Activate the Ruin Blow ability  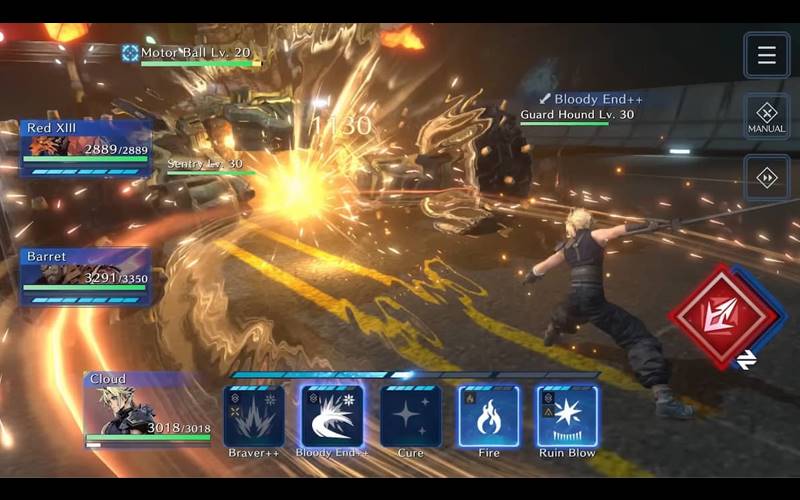[567, 416]
